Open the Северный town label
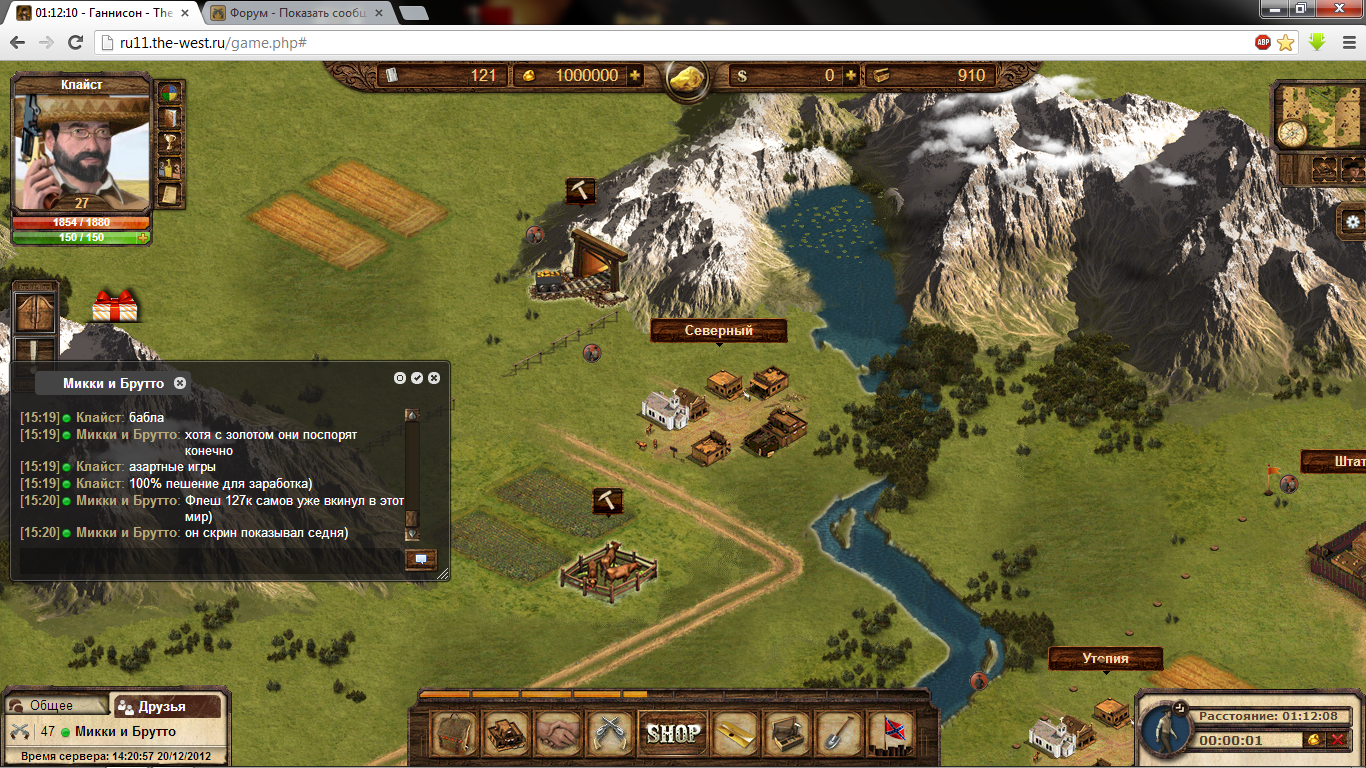 718,330
